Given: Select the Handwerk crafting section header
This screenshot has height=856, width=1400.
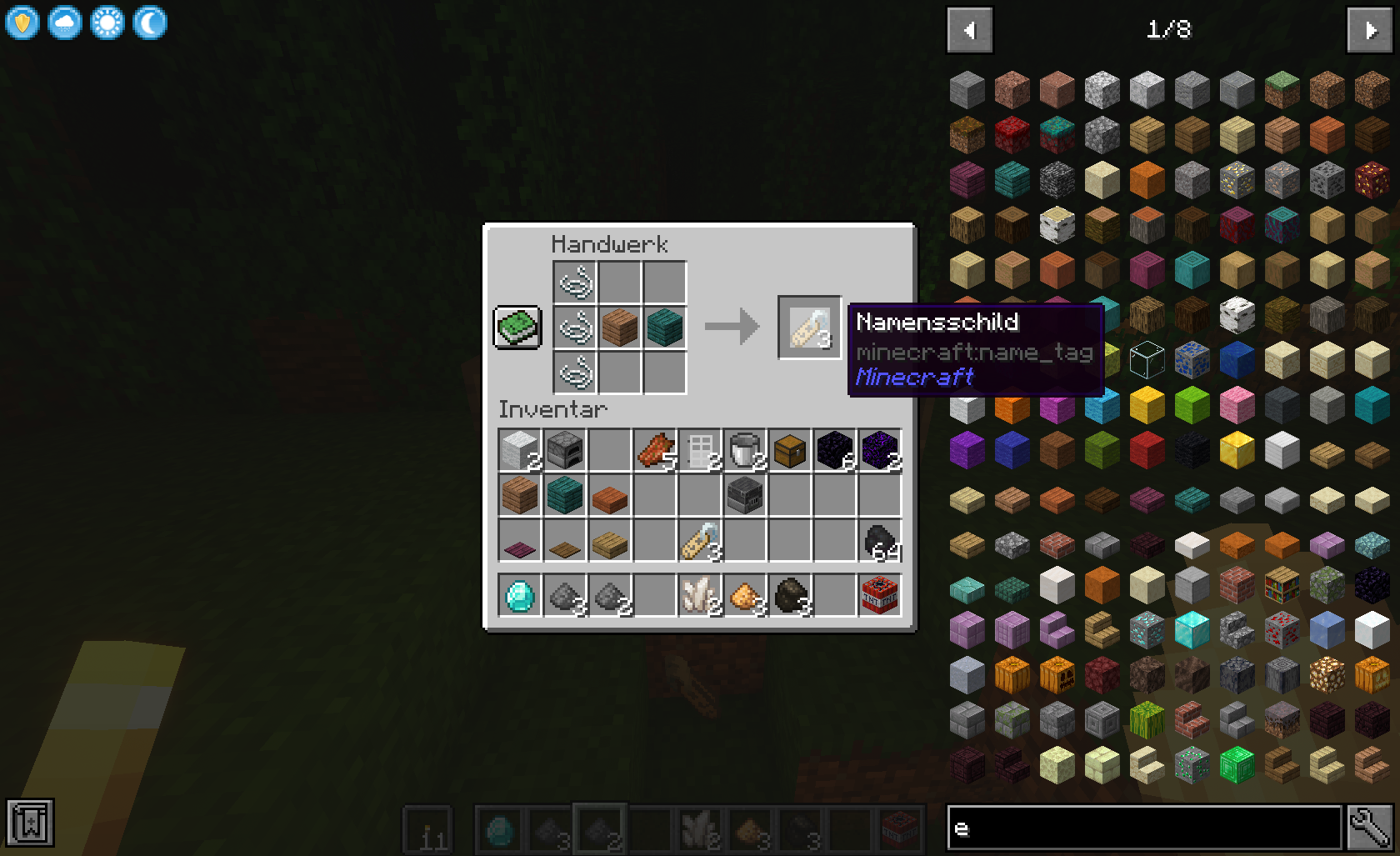Looking at the screenshot, I should pos(609,243).
